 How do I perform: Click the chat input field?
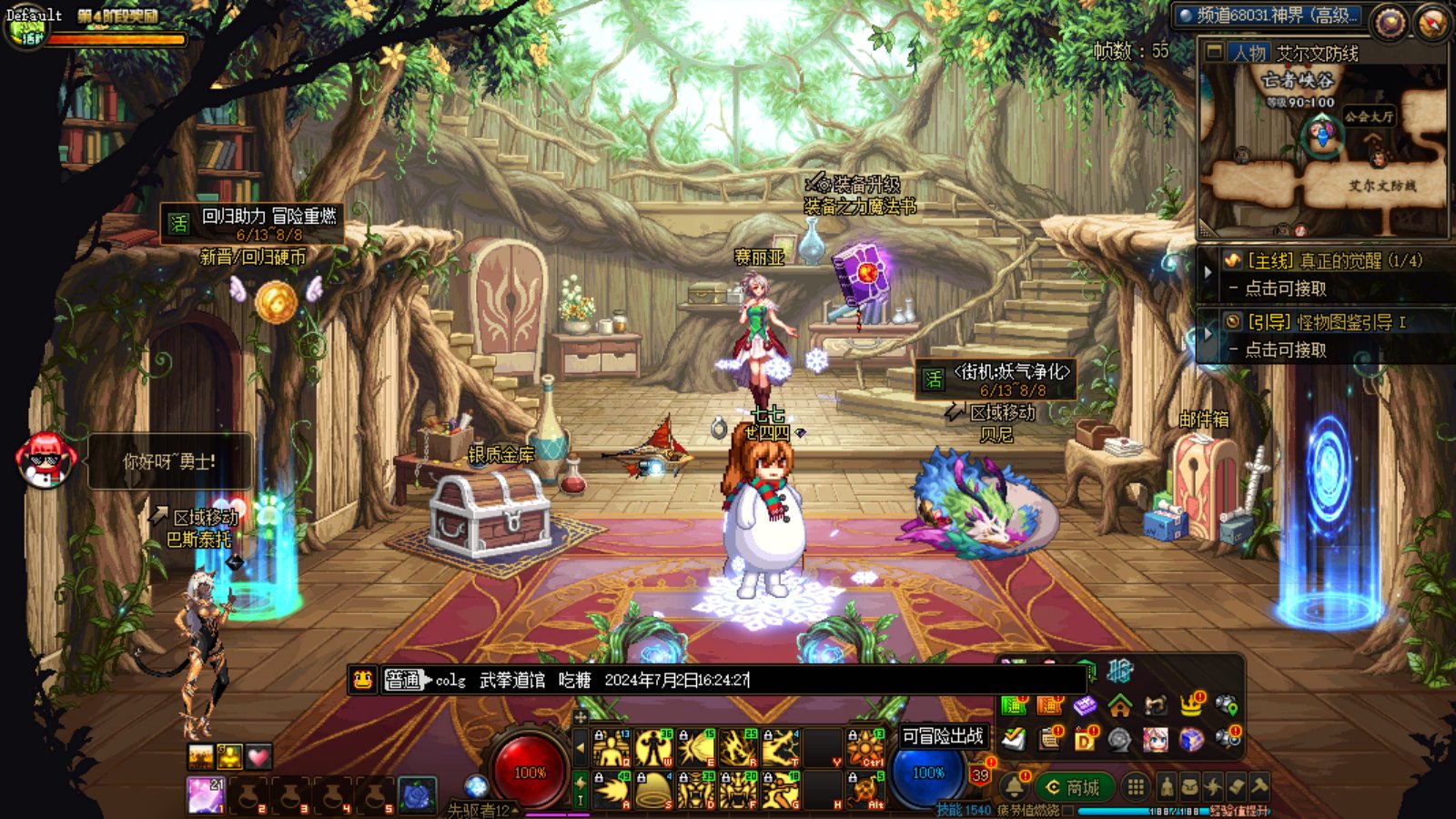(x=910, y=680)
